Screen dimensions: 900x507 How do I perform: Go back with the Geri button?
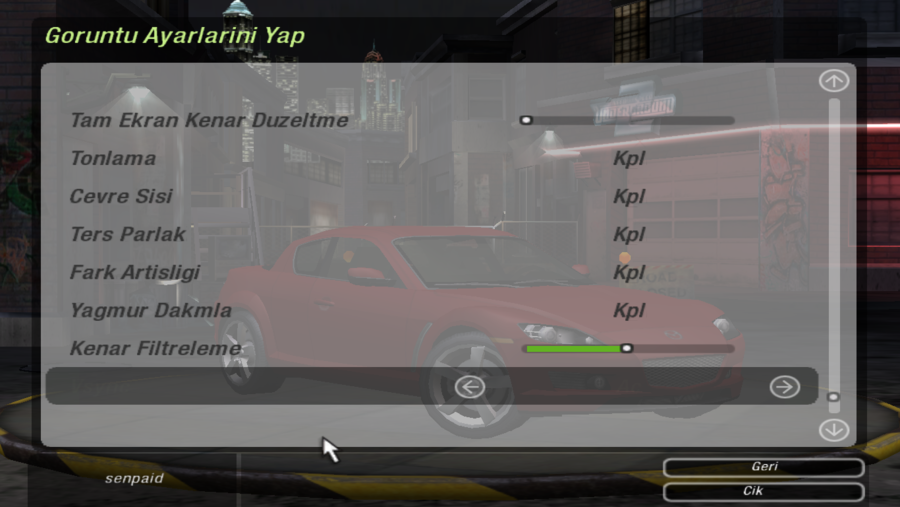pyautogui.click(x=763, y=467)
